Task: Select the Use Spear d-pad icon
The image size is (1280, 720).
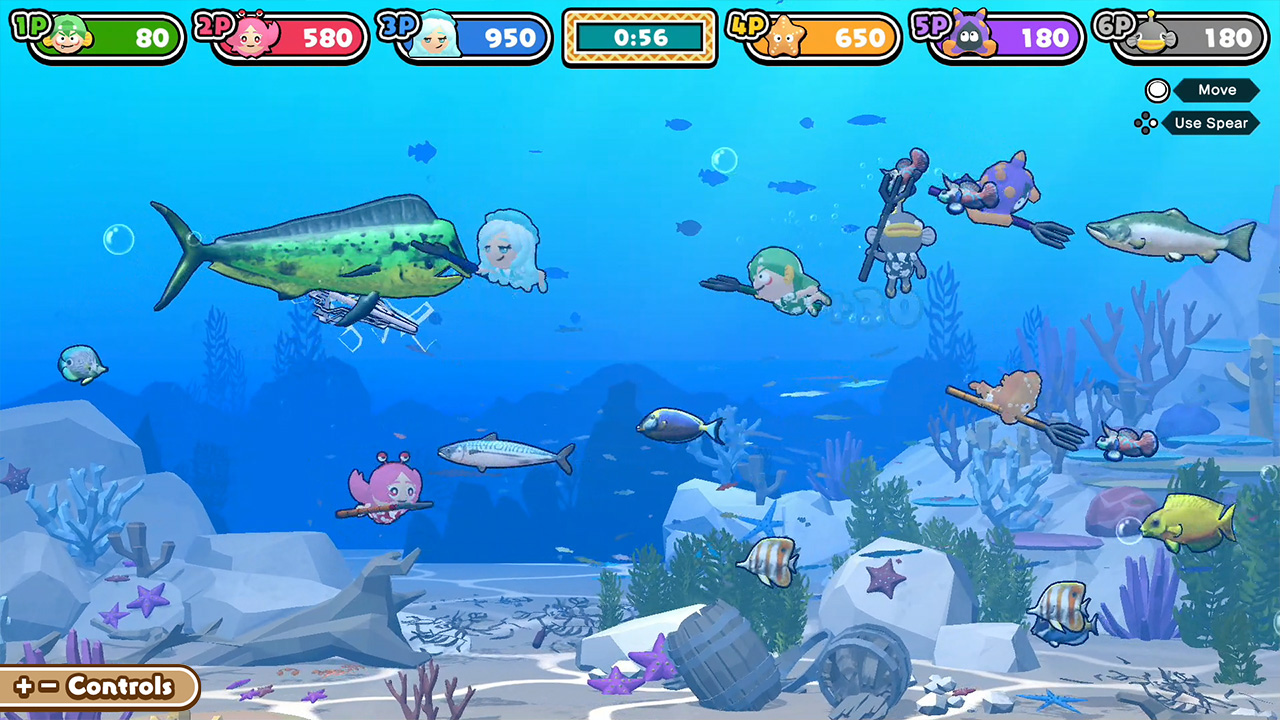Action: 1146,123
